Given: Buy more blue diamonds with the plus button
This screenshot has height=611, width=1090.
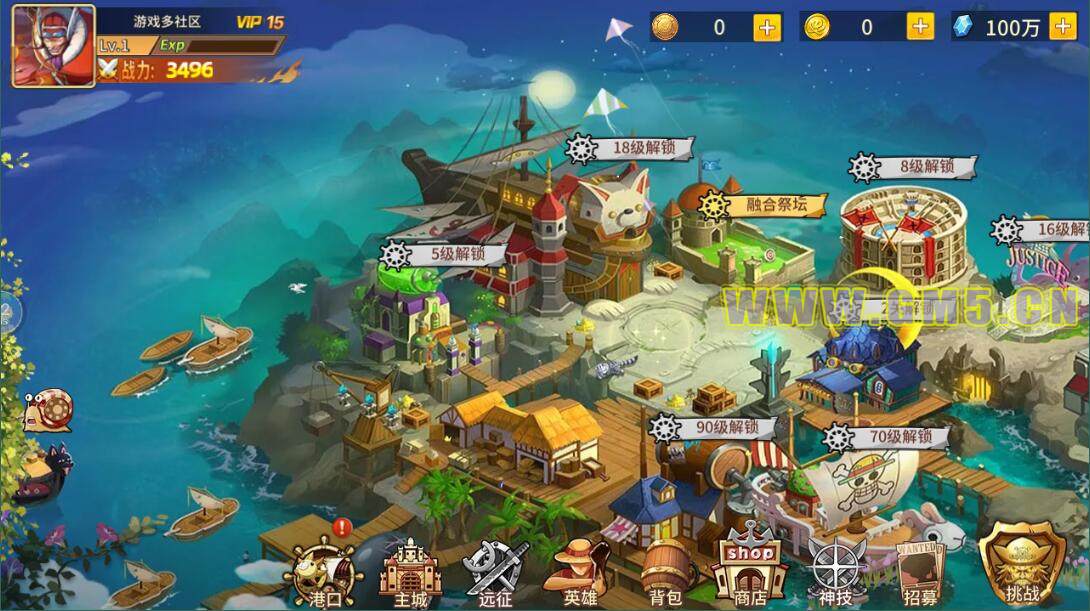Looking at the screenshot, I should pyautogui.click(x=1063, y=27).
